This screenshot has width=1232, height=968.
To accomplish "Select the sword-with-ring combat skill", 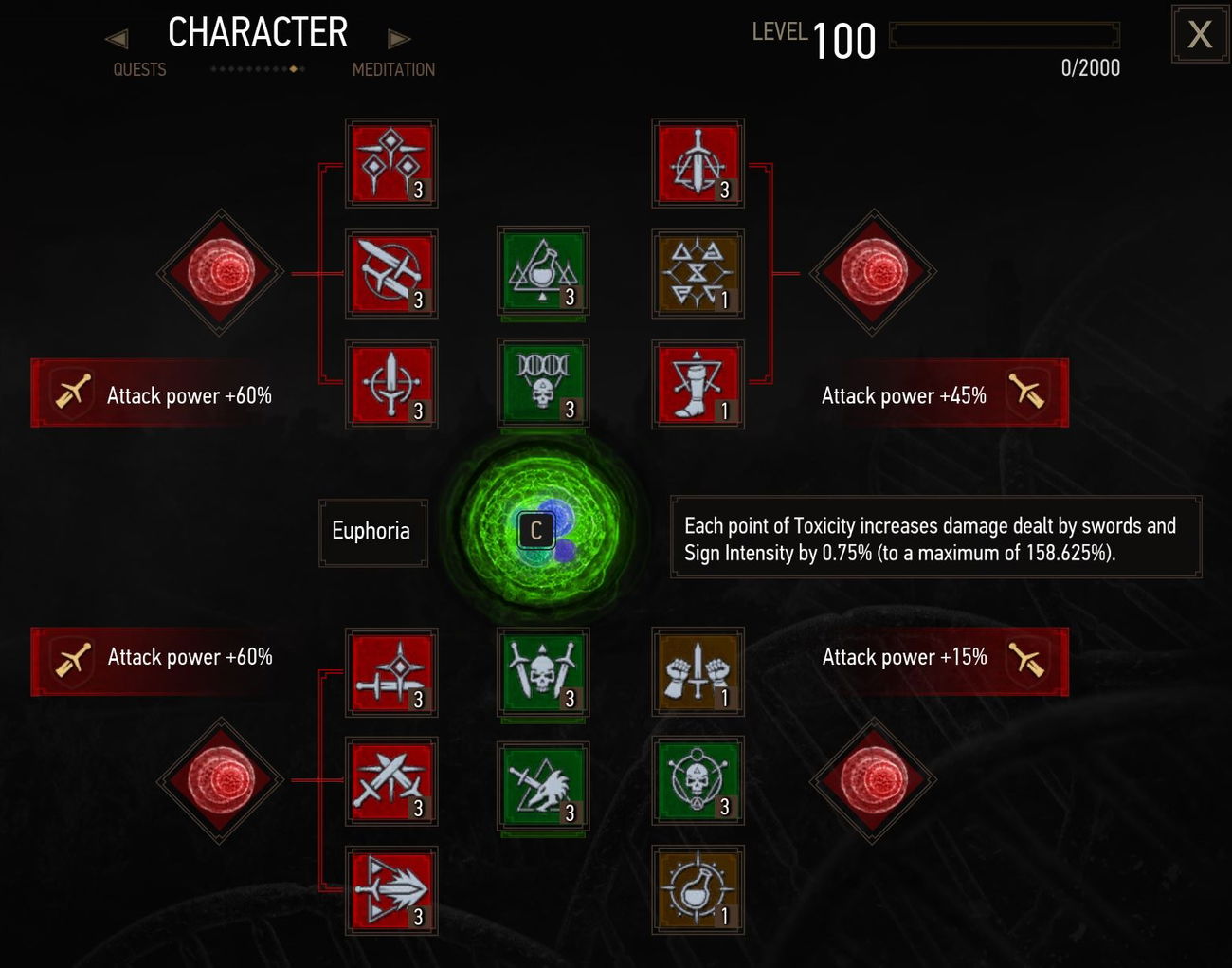I will [391, 383].
